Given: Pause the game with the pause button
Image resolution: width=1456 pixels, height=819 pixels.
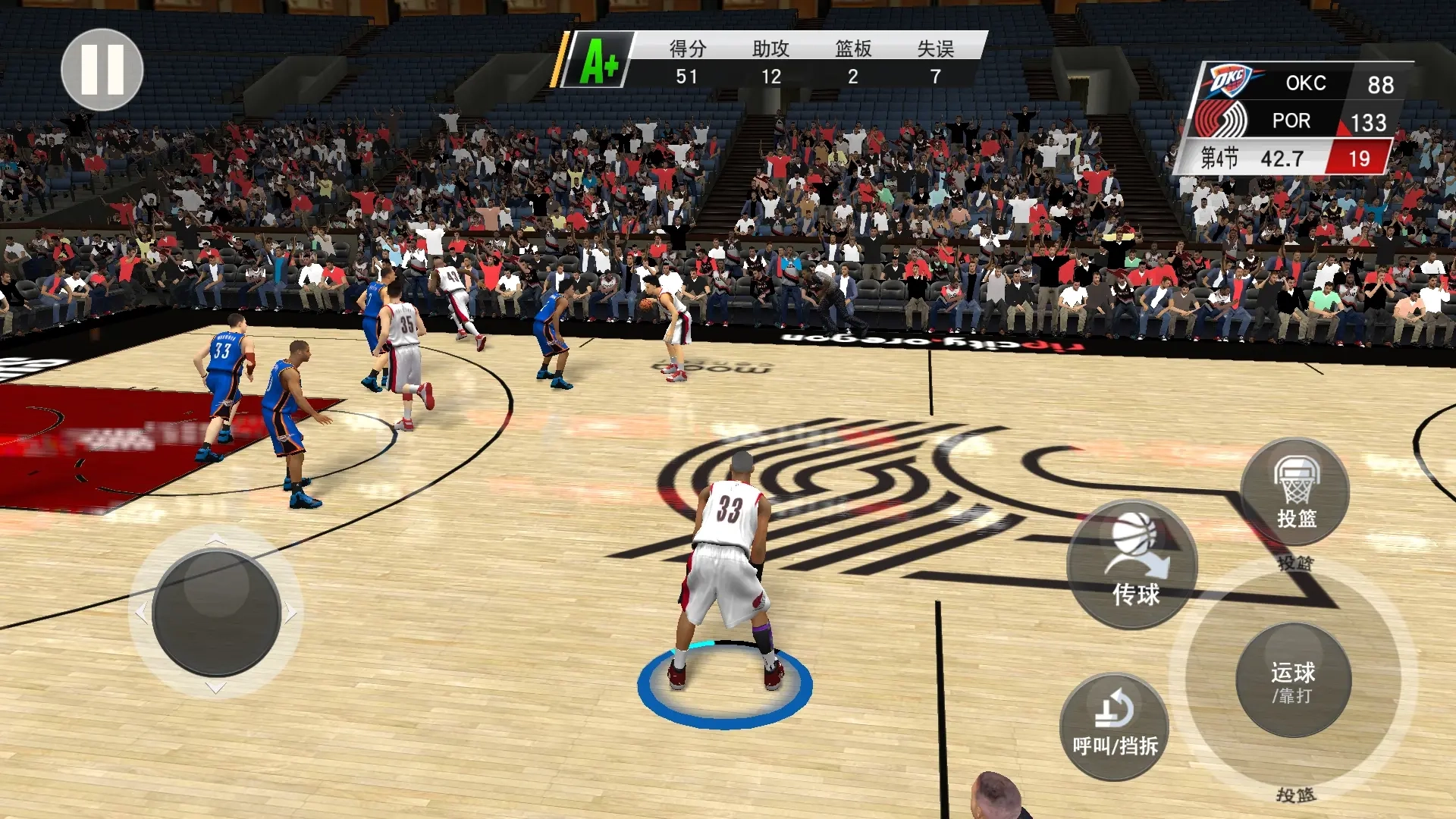Looking at the screenshot, I should click(102, 70).
